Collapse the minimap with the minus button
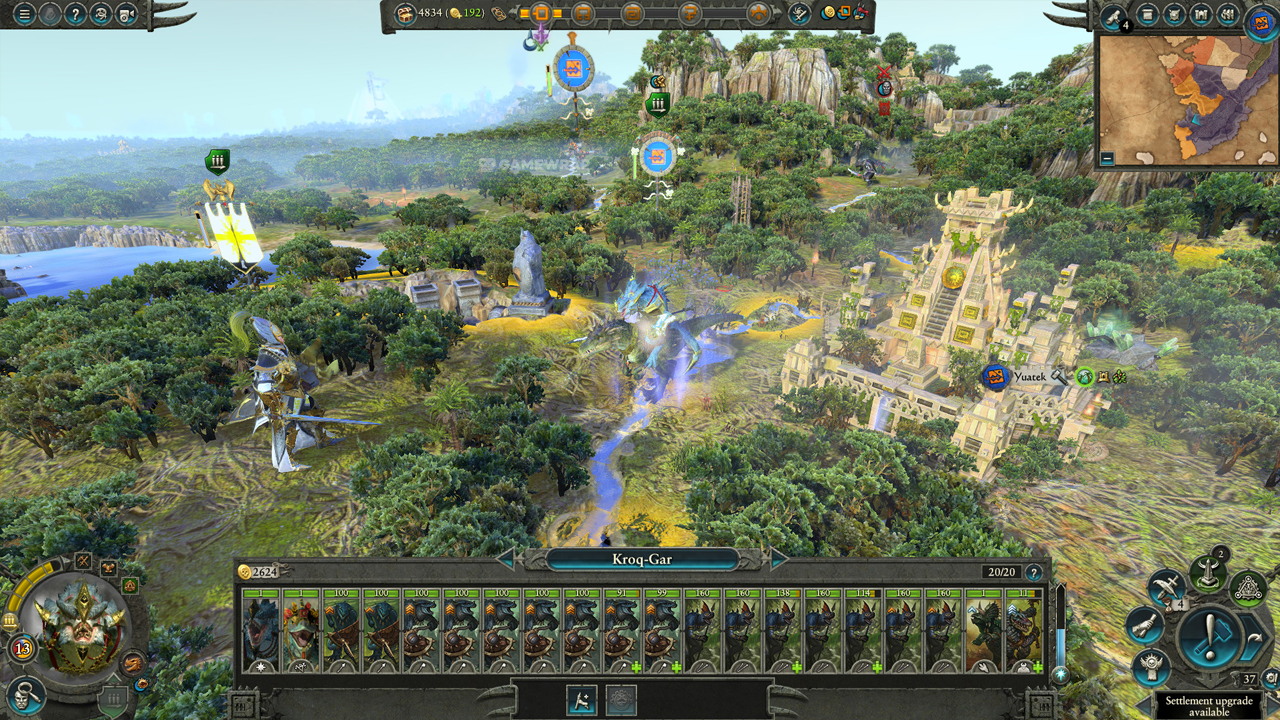The image size is (1280, 720). (1107, 158)
